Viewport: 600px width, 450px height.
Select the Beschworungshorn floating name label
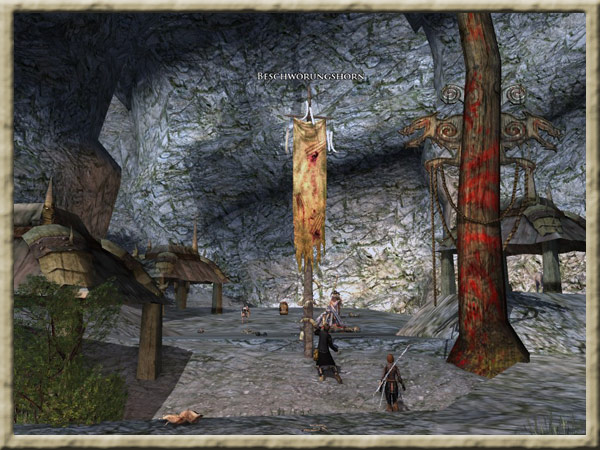pos(311,77)
